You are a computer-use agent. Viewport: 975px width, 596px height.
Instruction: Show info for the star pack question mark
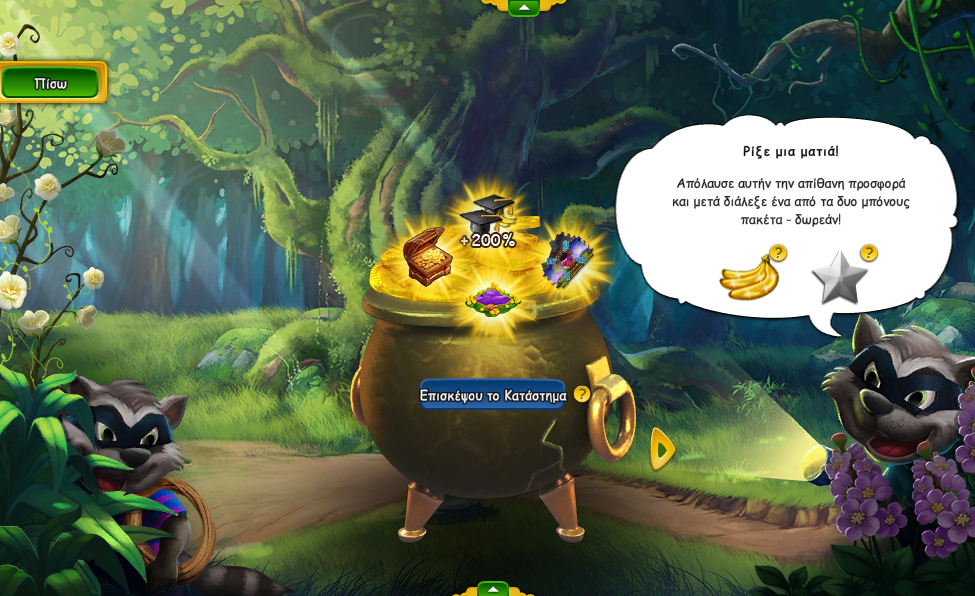(869, 253)
